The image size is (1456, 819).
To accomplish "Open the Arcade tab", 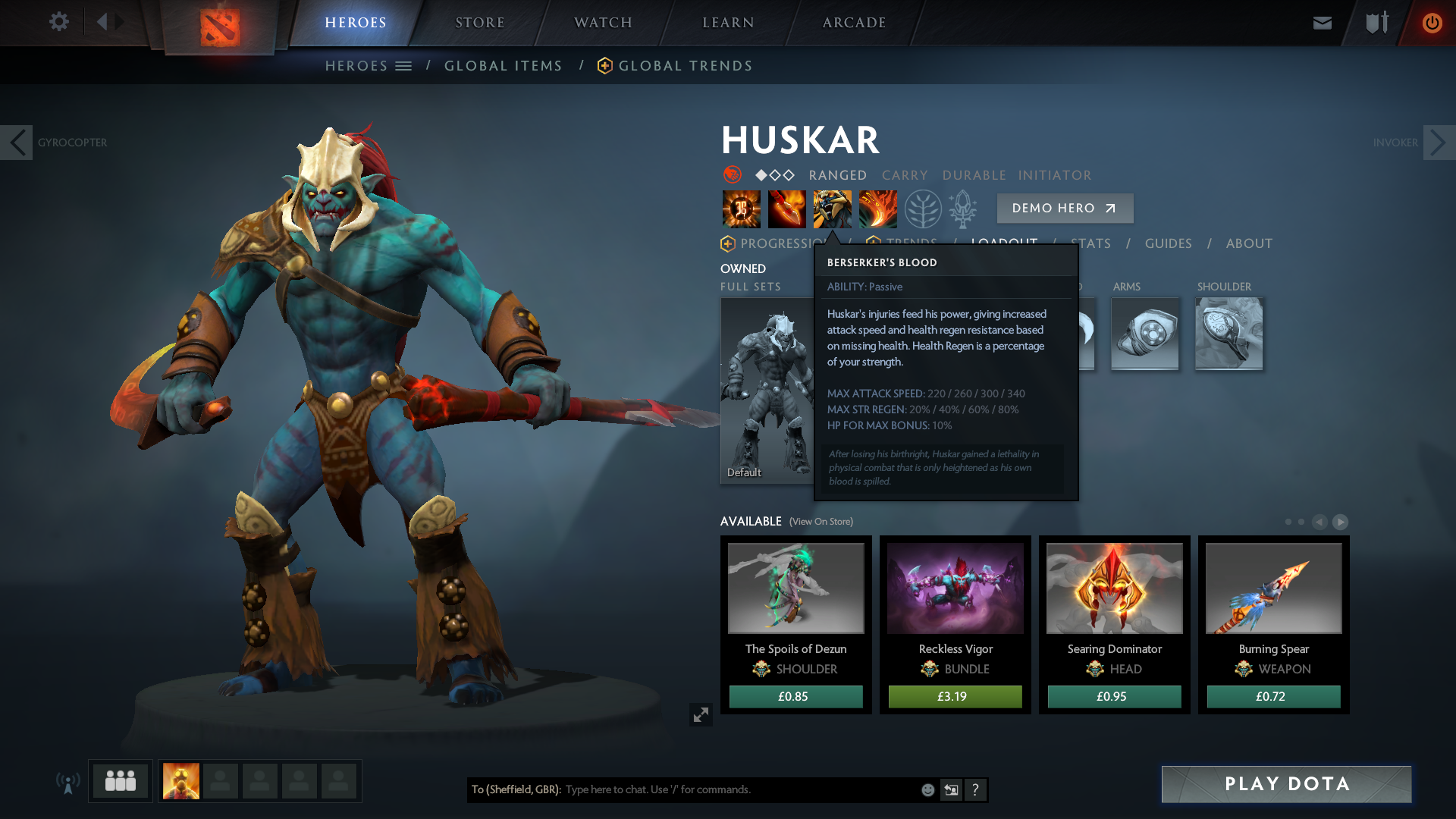I will (854, 23).
